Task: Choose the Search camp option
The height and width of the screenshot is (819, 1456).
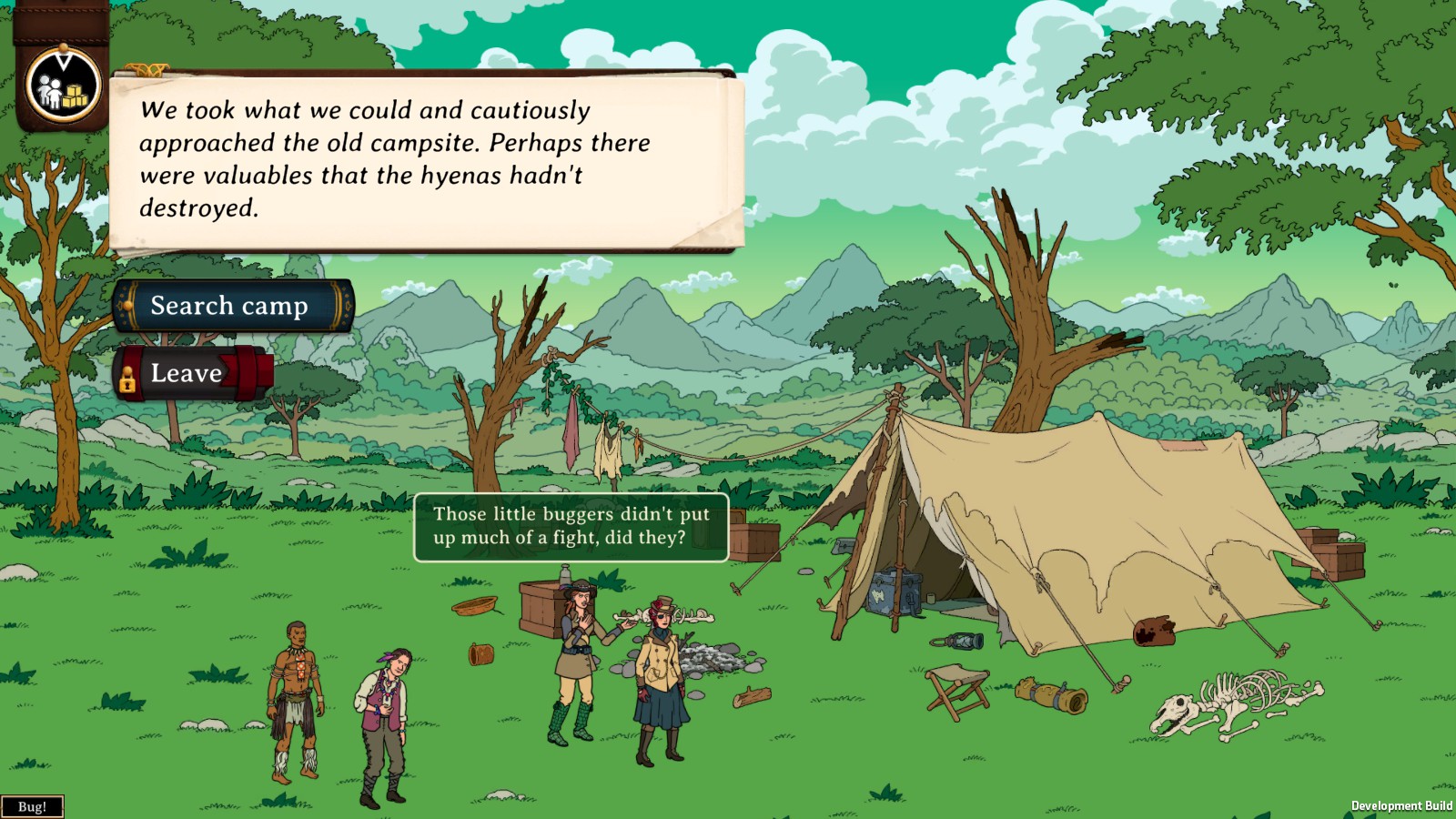Action: (x=232, y=306)
